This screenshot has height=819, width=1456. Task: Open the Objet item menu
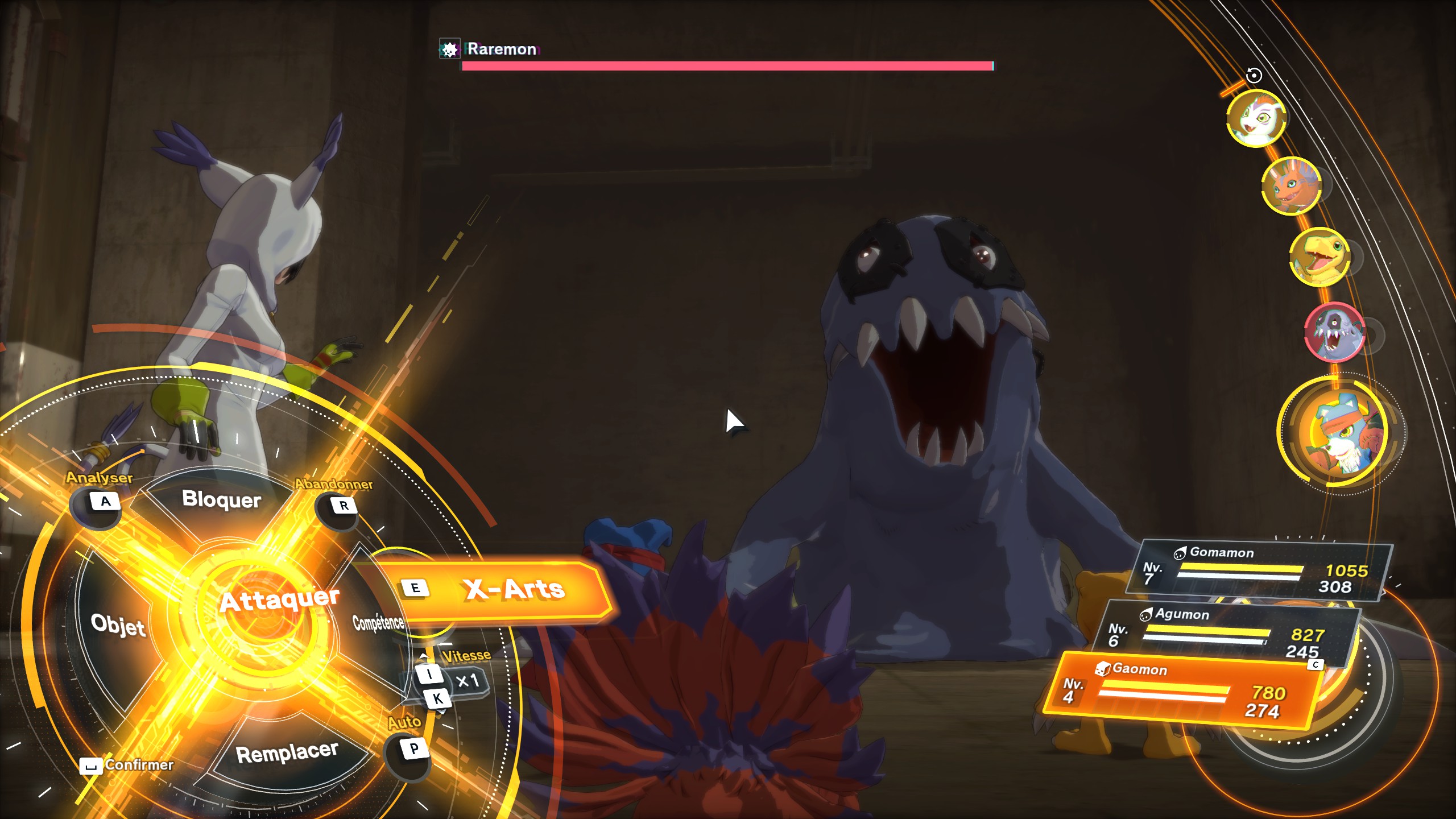(x=118, y=624)
